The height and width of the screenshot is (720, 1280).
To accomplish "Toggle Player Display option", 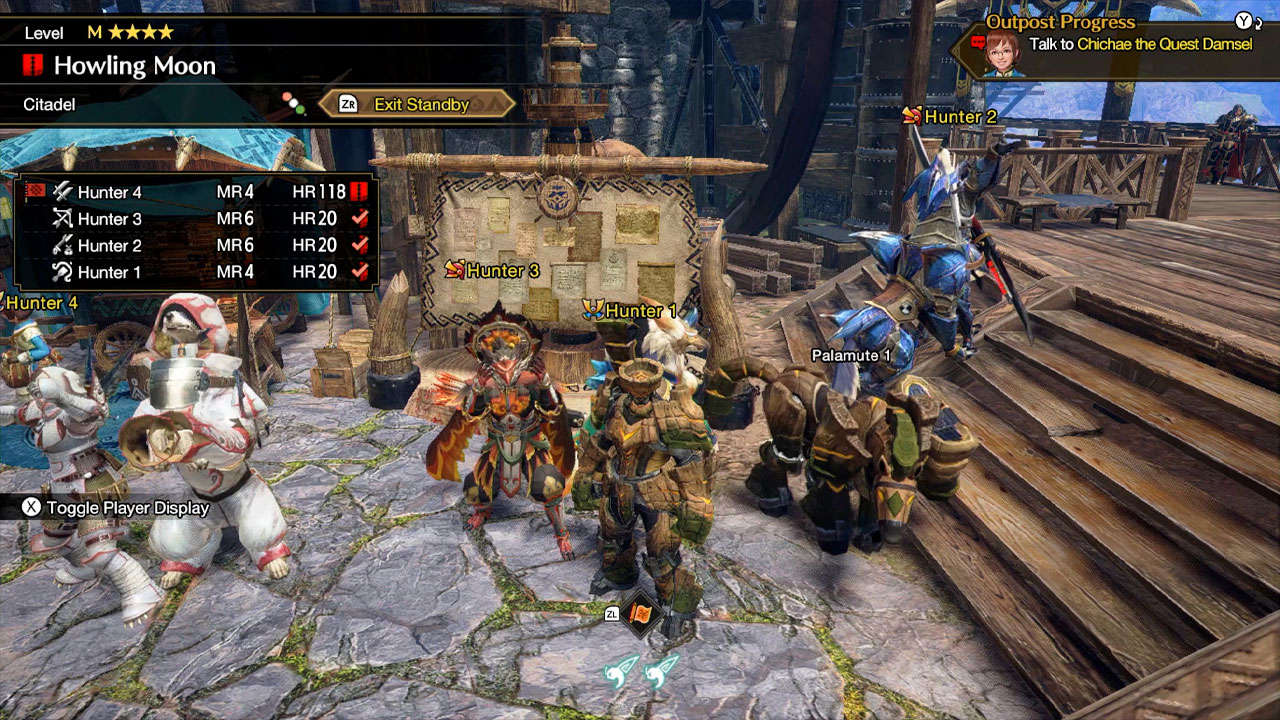I will (x=117, y=508).
